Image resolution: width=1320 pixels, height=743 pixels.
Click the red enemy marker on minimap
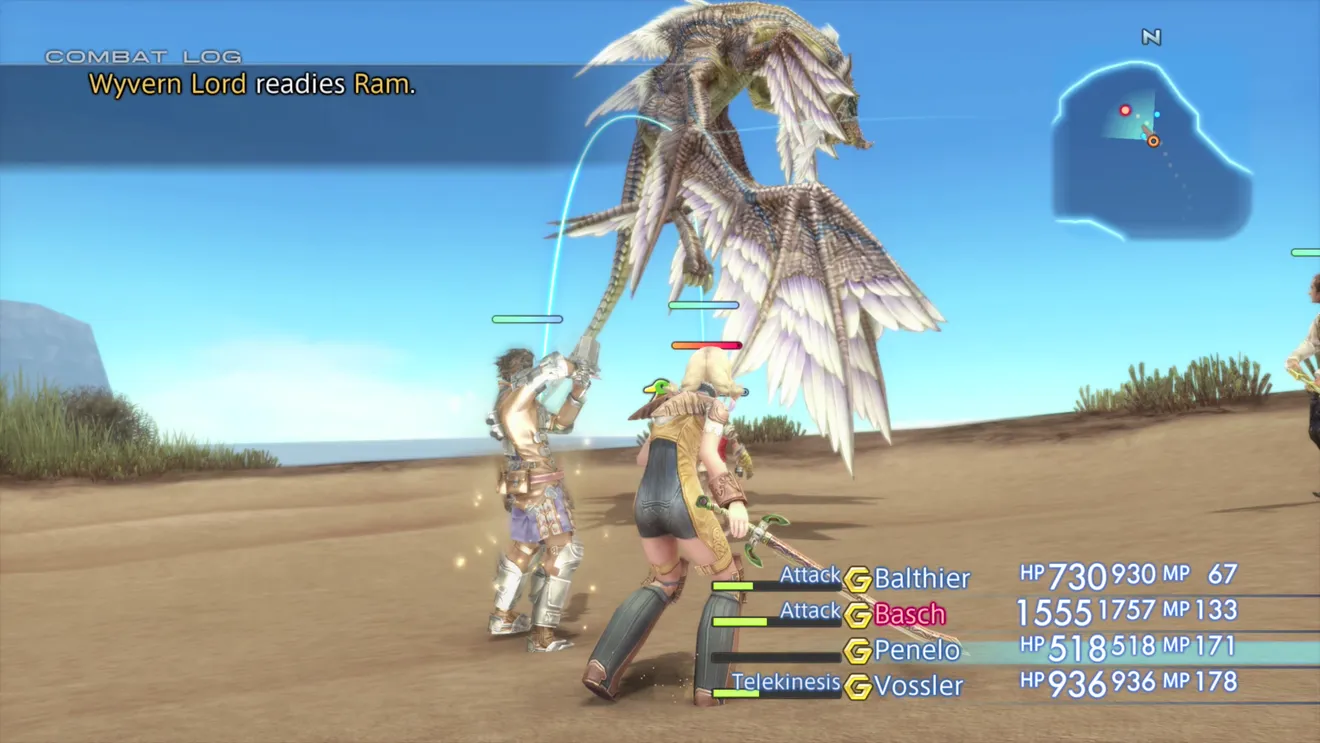pos(1125,110)
